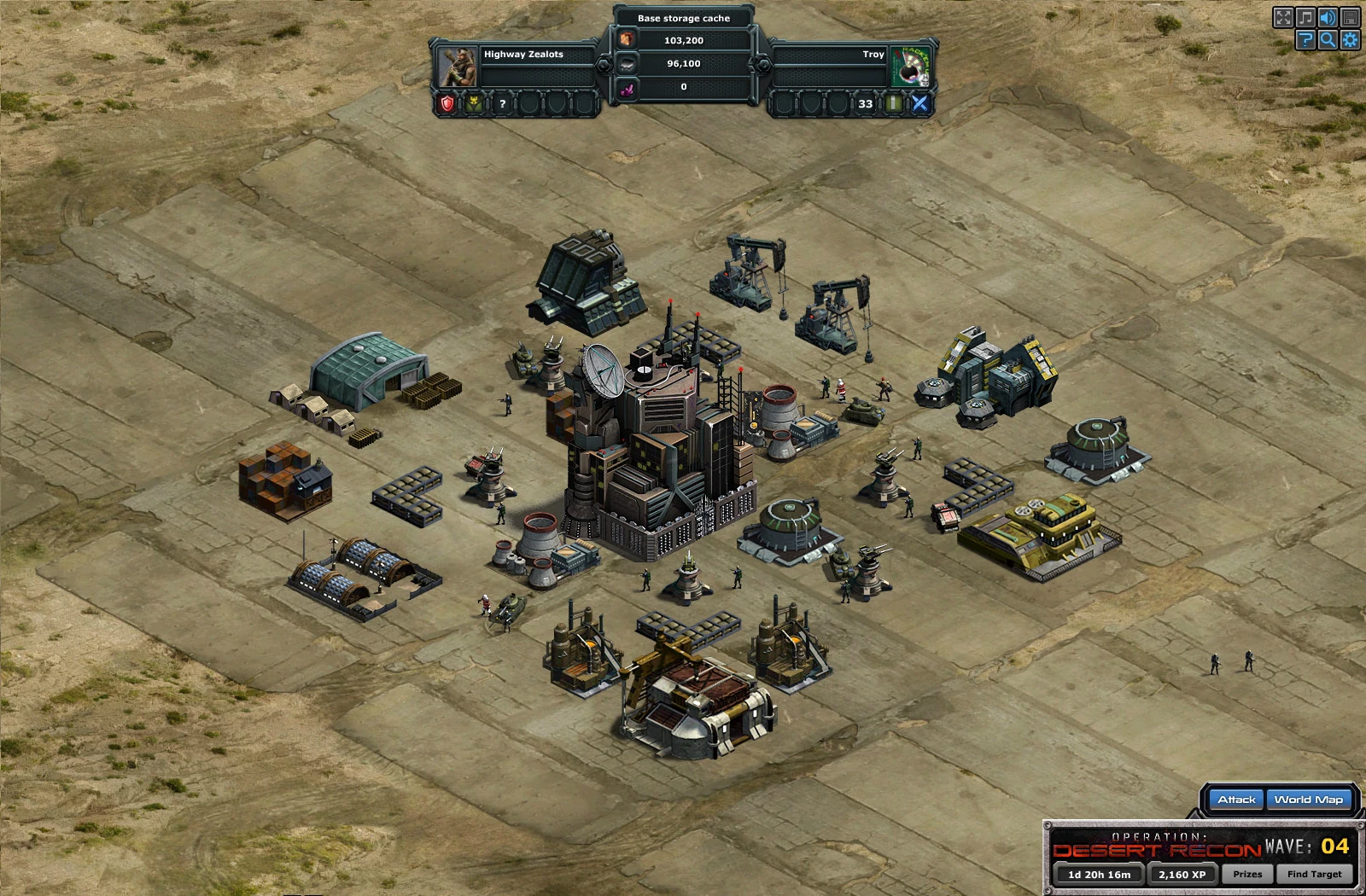Launch the Attack button
Viewport: 1366px width, 896px height.
[x=1236, y=800]
